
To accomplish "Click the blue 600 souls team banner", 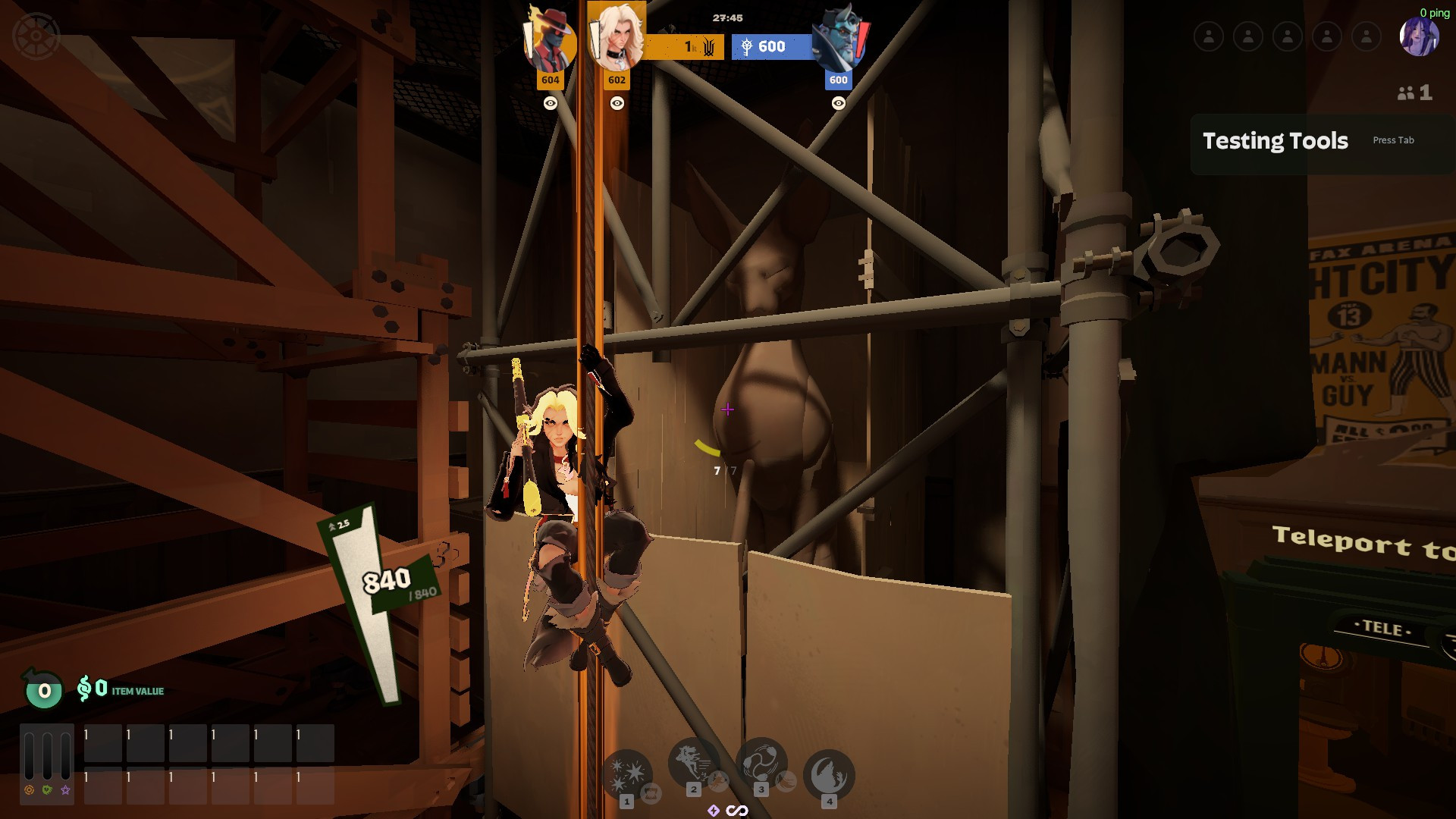I will (x=771, y=47).
